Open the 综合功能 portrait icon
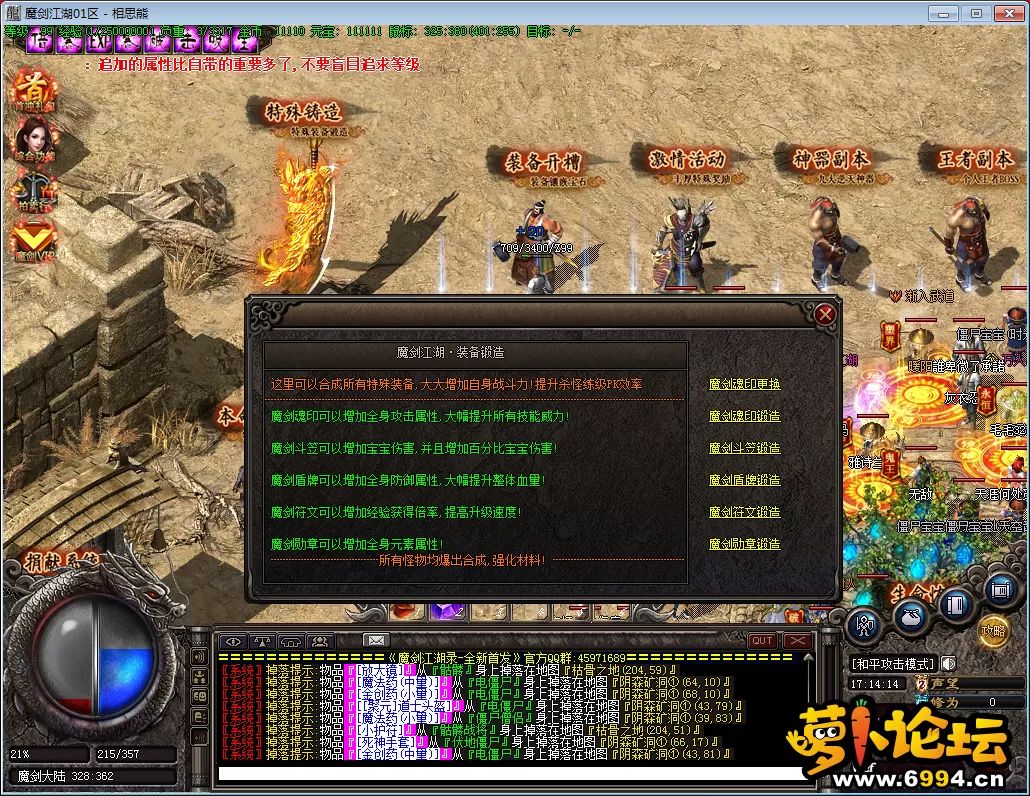The image size is (1030, 796). click(x=35, y=140)
